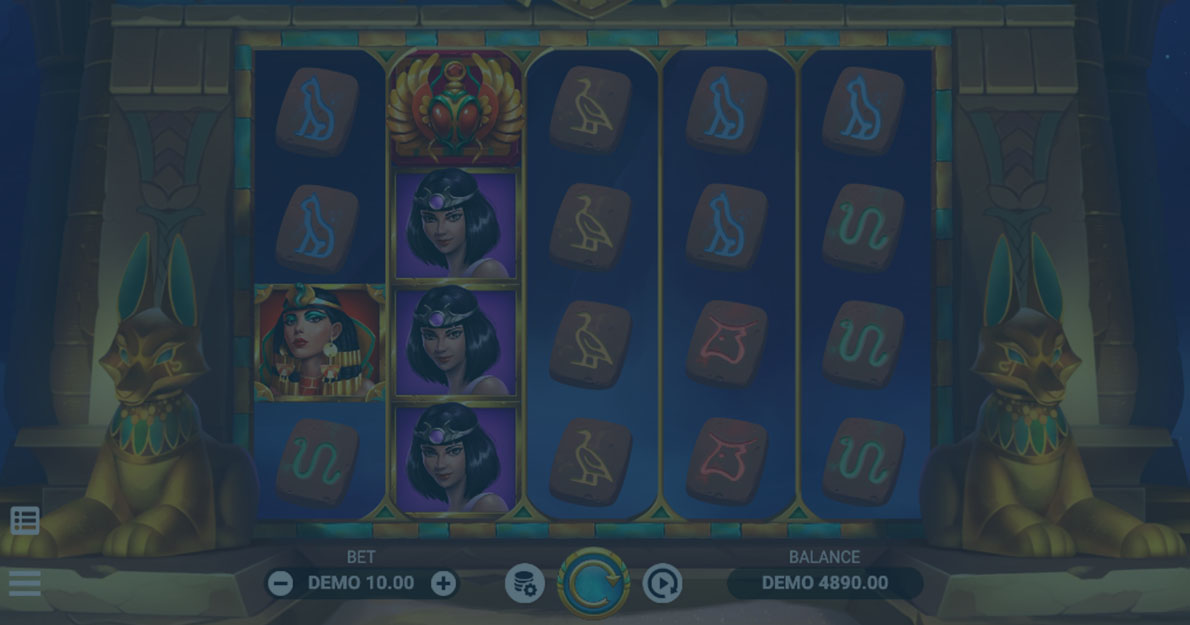Start autoplay with the play-circle button
This screenshot has height=625, width=1190.
click(x=662, y=583)
